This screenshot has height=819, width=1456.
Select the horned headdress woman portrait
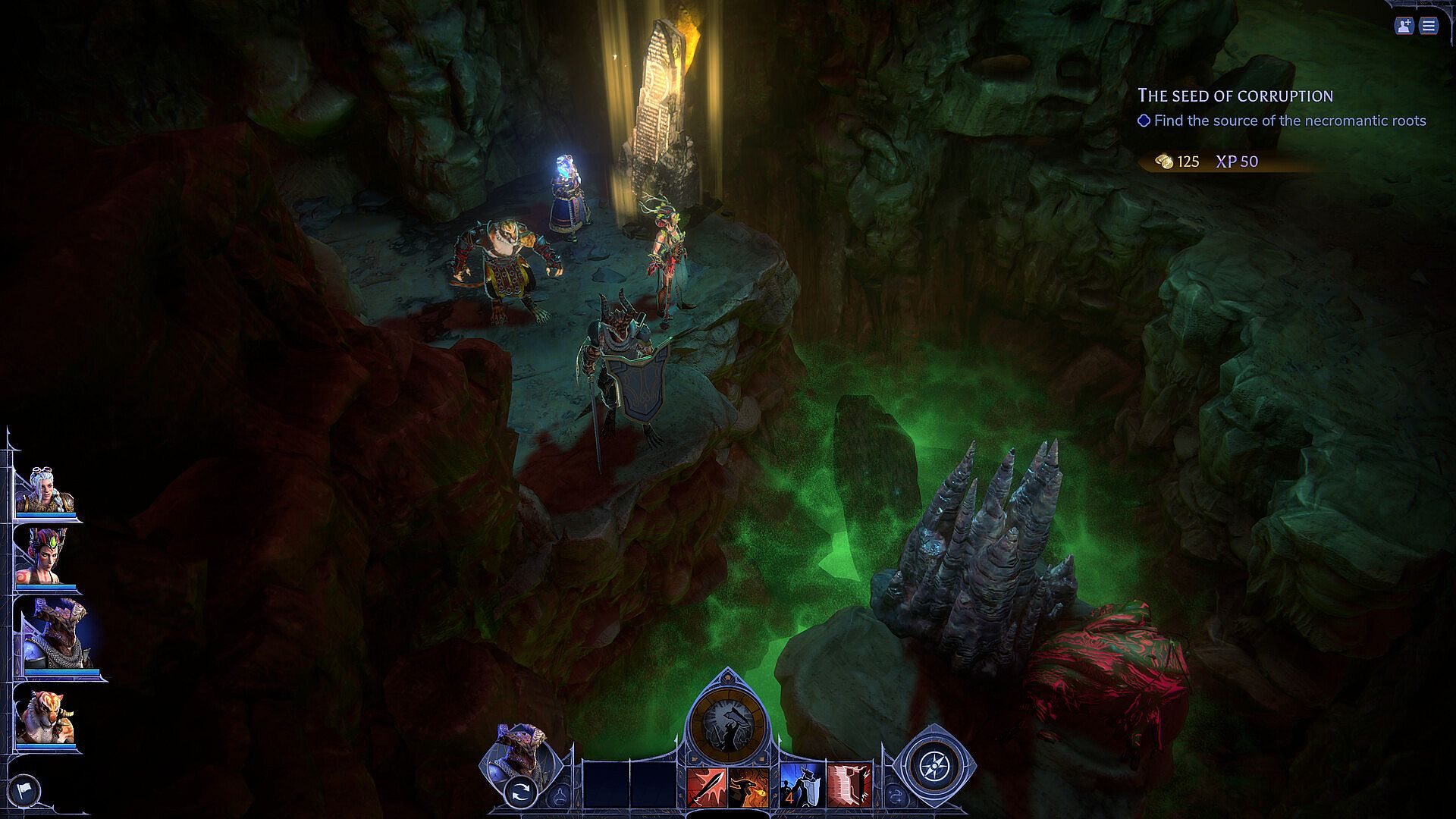[45, 557]
